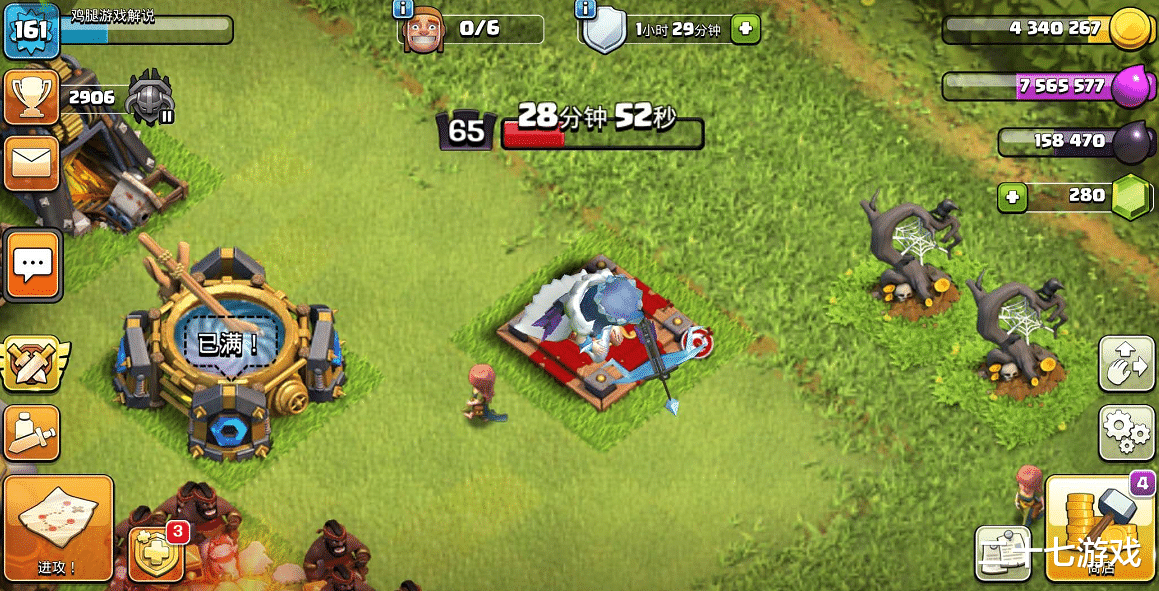Open the chat speech bubble
This screenshot has width=1159, height=591.
tap(32, 264)
